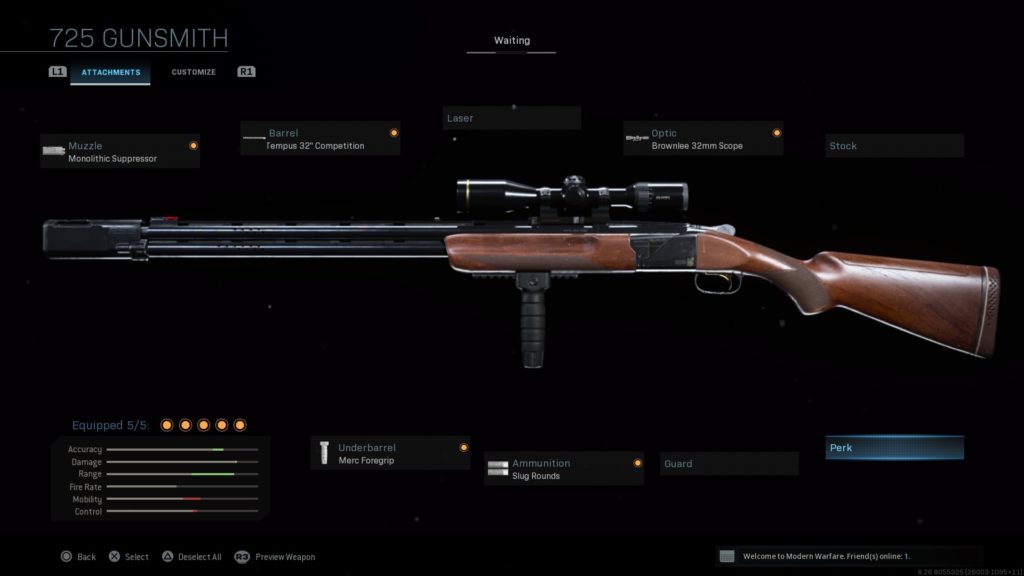Open the empty Laser attachment slot

pyautogui.click(x=511, y=118)
